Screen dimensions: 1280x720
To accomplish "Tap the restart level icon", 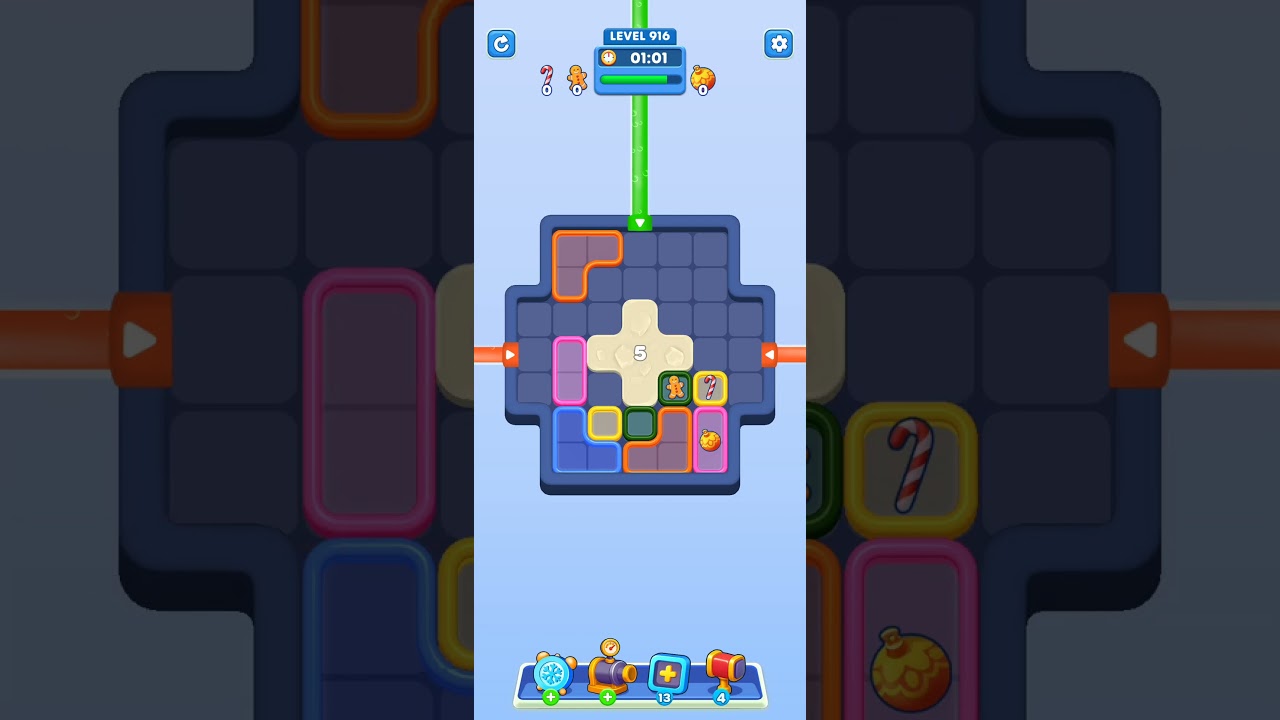I will [x=501, y=44].
